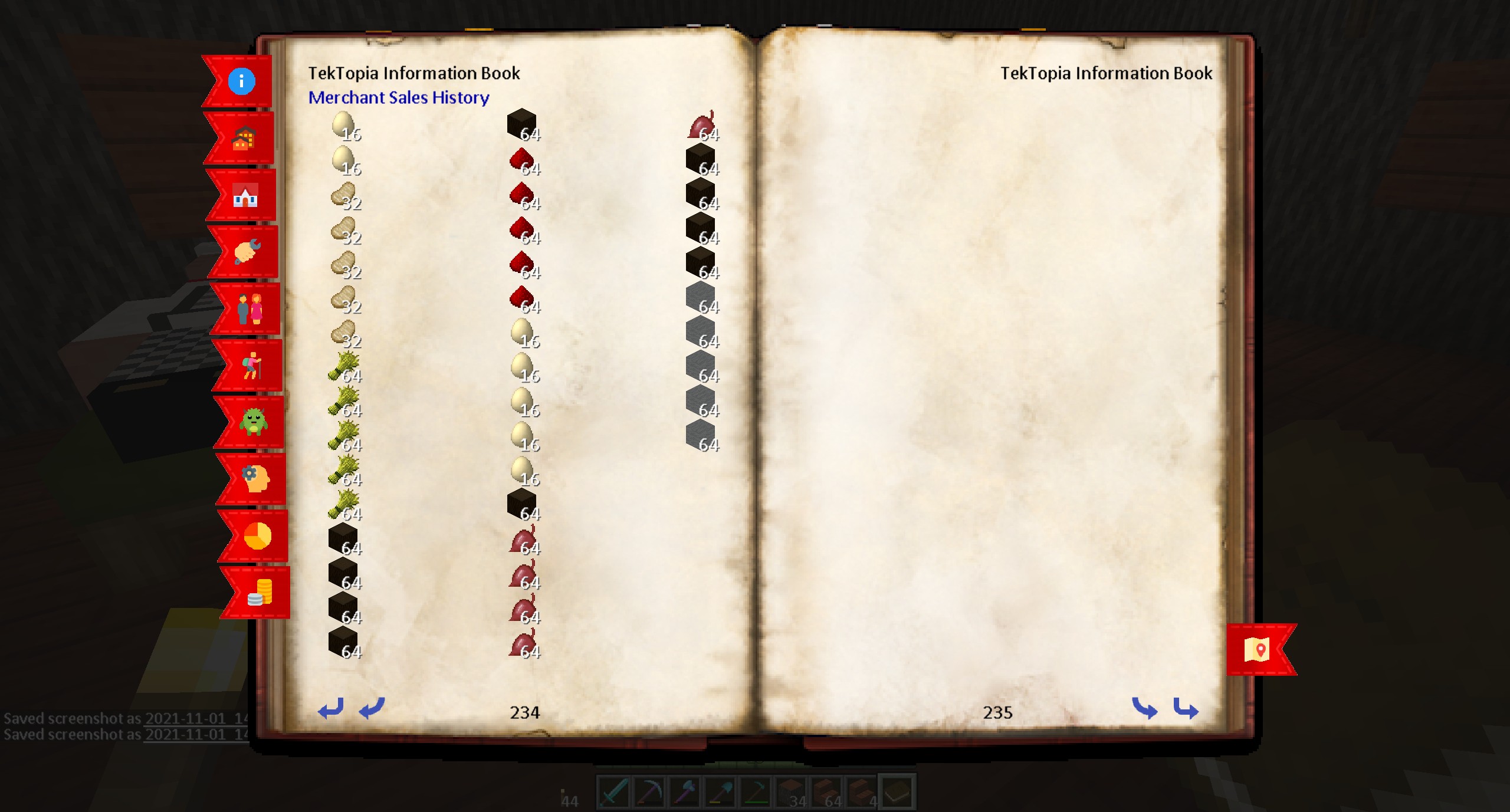Switch to the orange buildings bookmark
This screenshot has width=1510, height=812.
tap(243, 139)
